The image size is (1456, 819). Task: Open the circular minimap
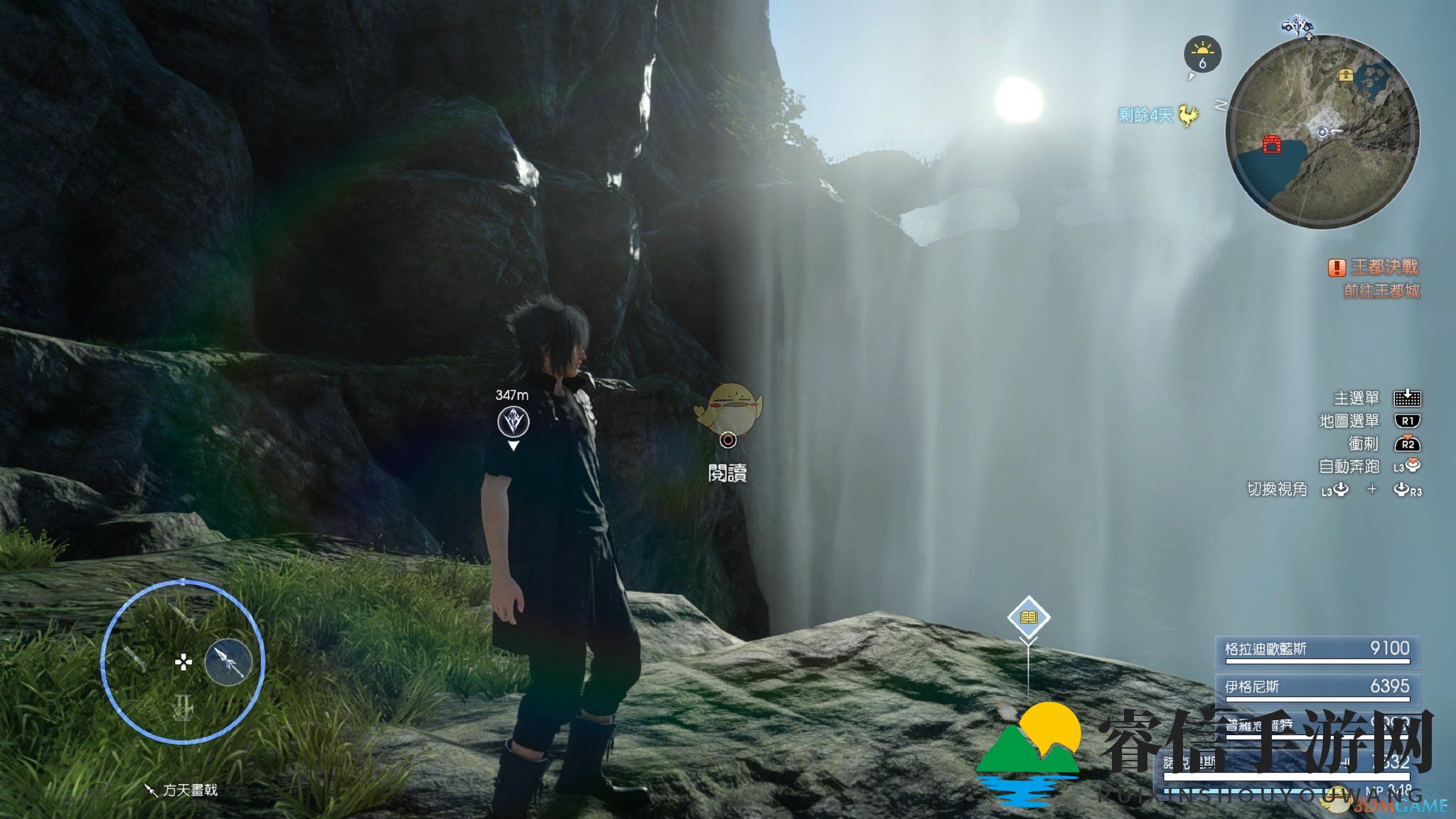[x=1322, y=132]
